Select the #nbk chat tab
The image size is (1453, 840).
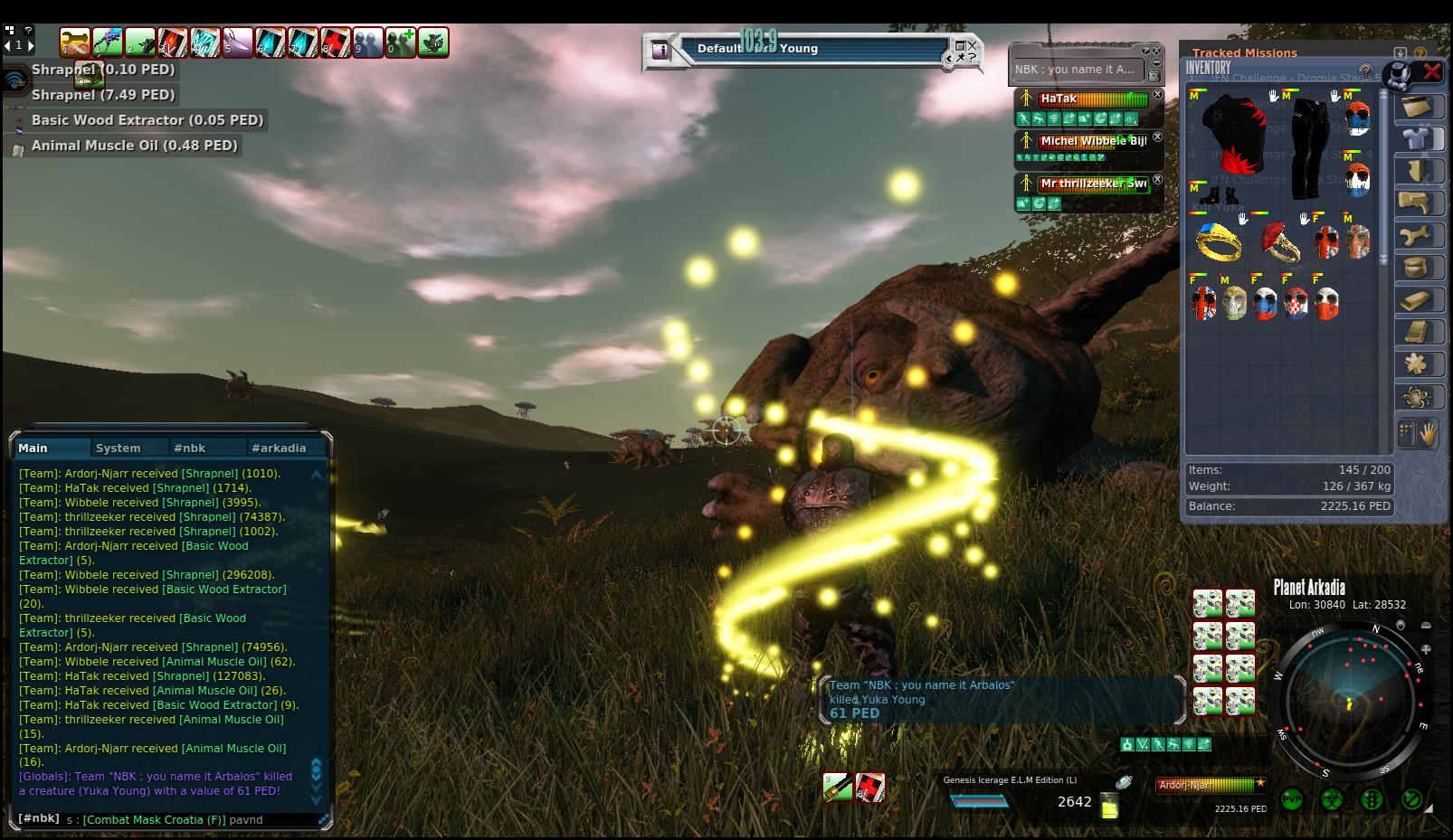[190, 448]
